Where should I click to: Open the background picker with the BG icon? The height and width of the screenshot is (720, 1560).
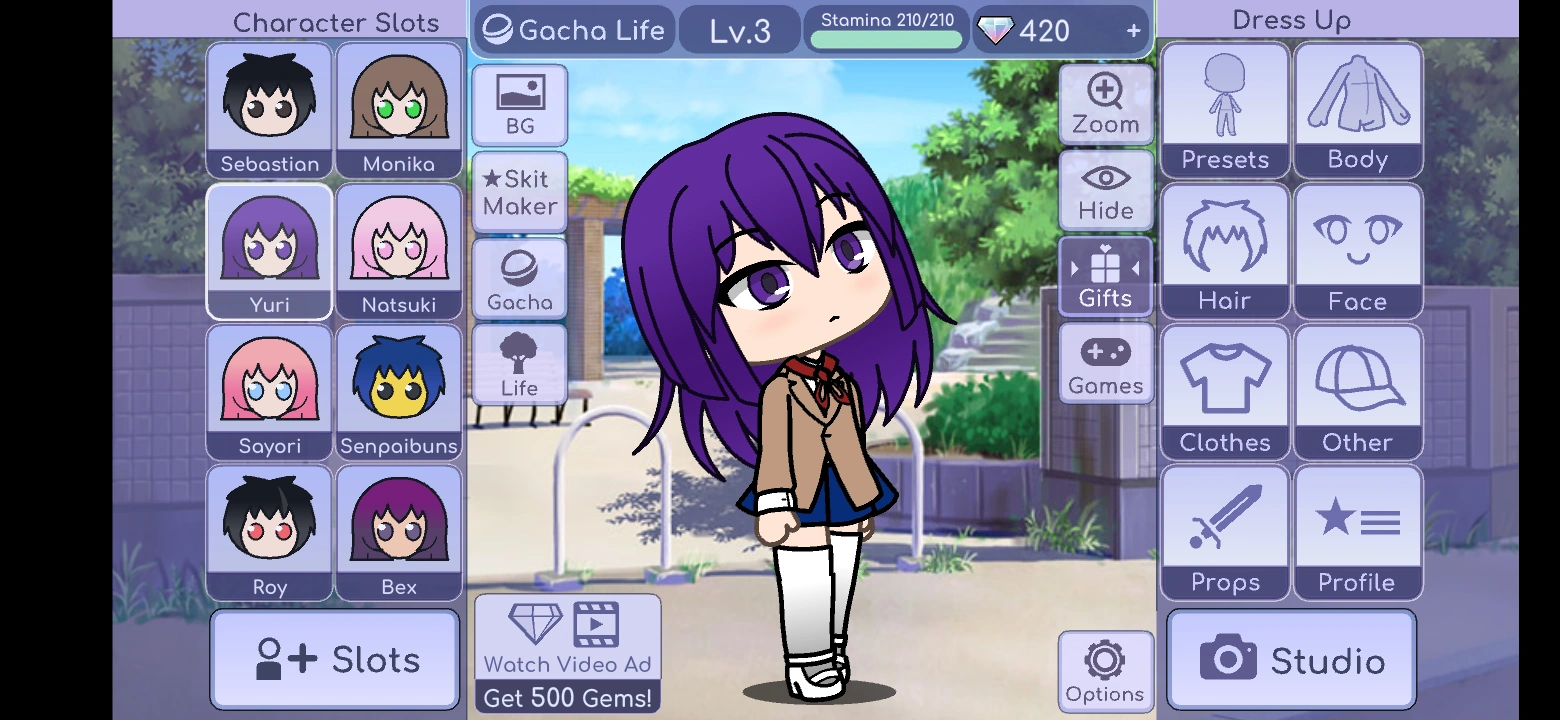coord(519,103)
